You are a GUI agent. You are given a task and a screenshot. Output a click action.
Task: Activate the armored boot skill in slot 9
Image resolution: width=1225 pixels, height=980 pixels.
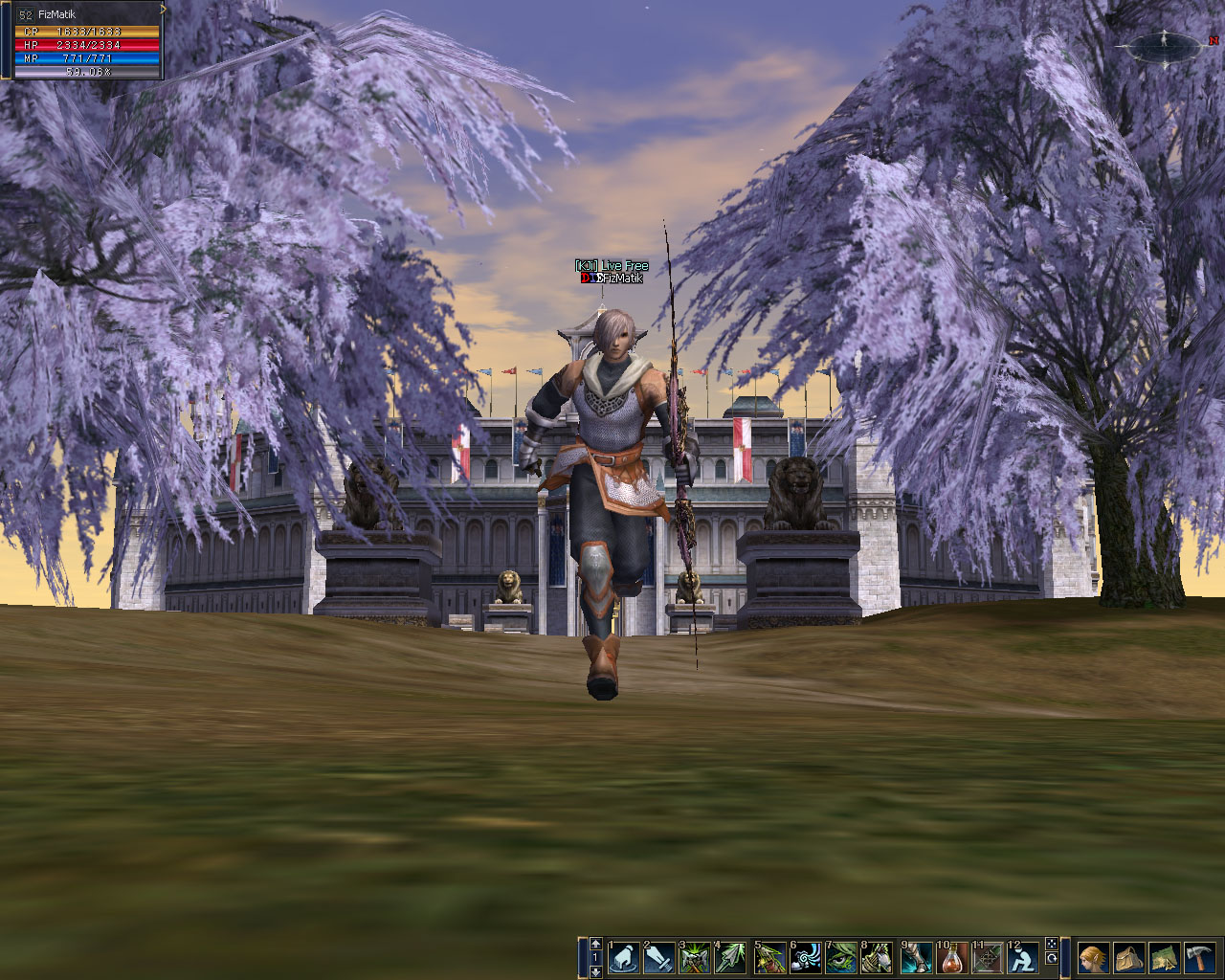click(917, 958)
